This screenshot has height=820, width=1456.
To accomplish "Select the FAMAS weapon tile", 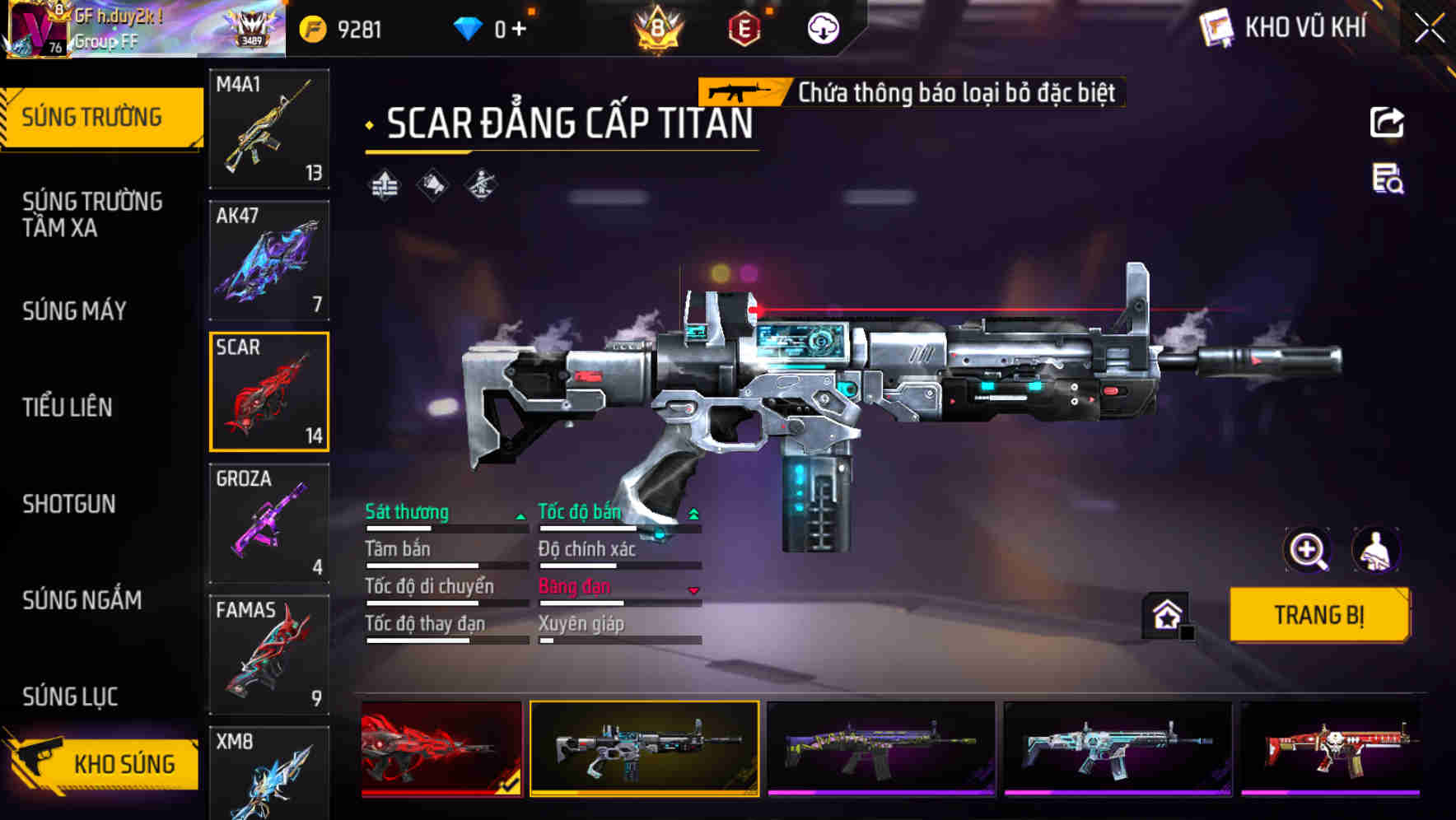I will pos(269,655).
